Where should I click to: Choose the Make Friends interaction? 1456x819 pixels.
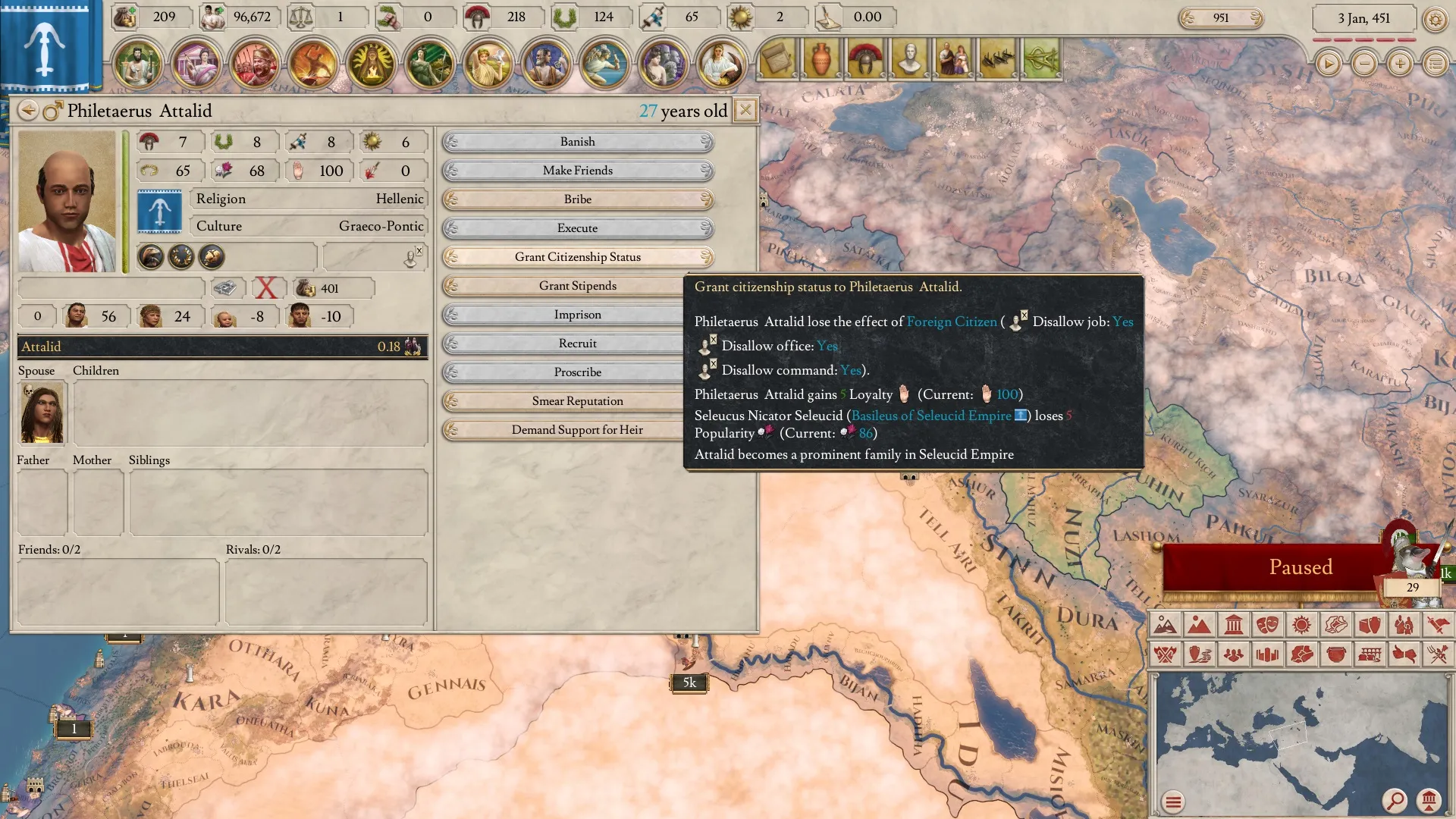coord(577,171)
